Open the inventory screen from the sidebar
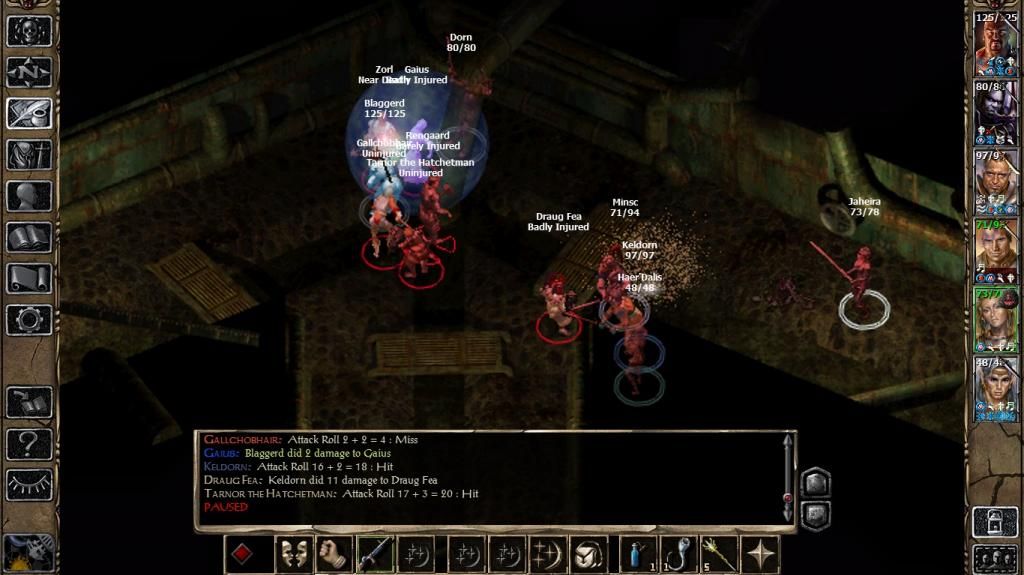 coord(29,155)
